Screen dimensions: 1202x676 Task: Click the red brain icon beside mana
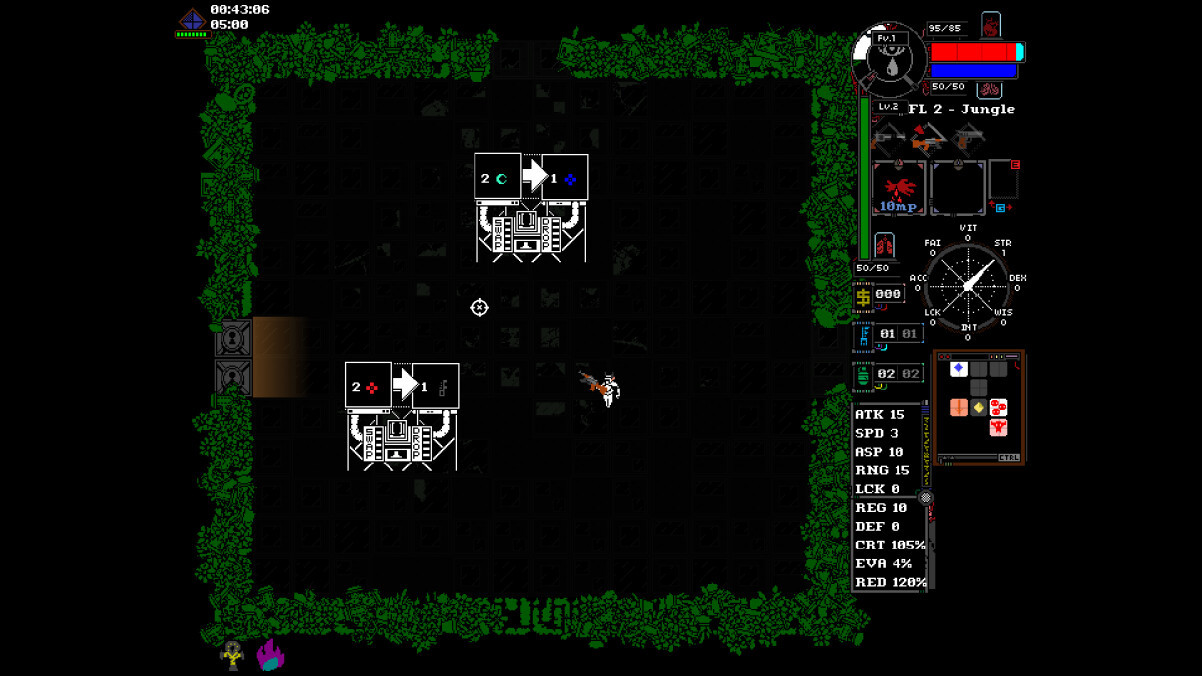990,90
